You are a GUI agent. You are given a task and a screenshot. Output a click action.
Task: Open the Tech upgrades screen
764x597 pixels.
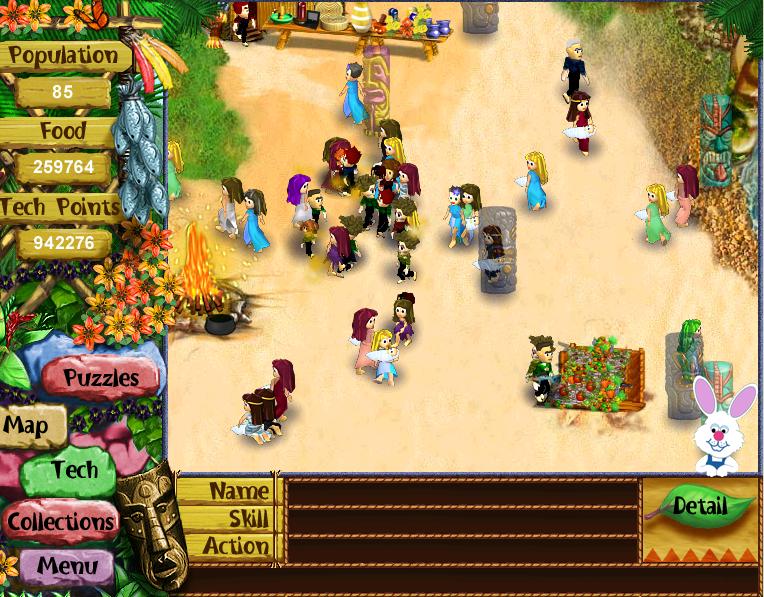point(73,471)
